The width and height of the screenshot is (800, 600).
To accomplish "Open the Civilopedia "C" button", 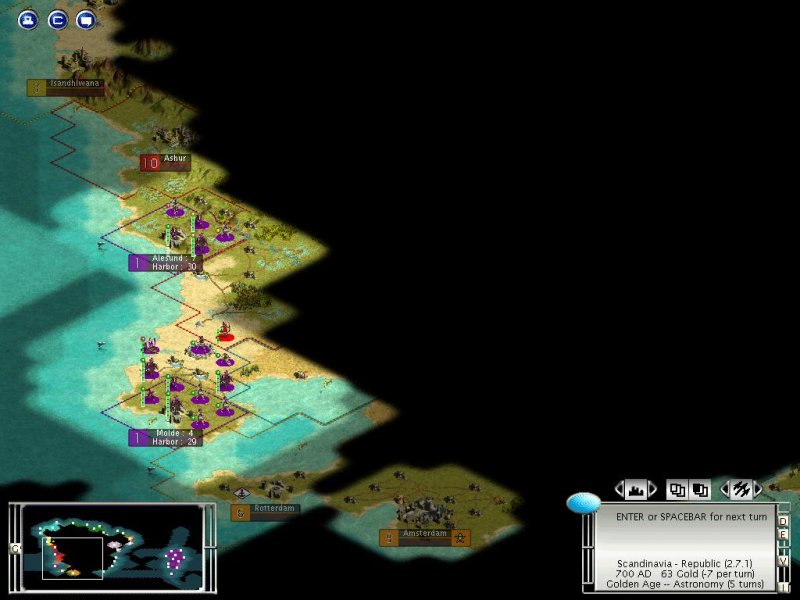I will click(57, 19).
